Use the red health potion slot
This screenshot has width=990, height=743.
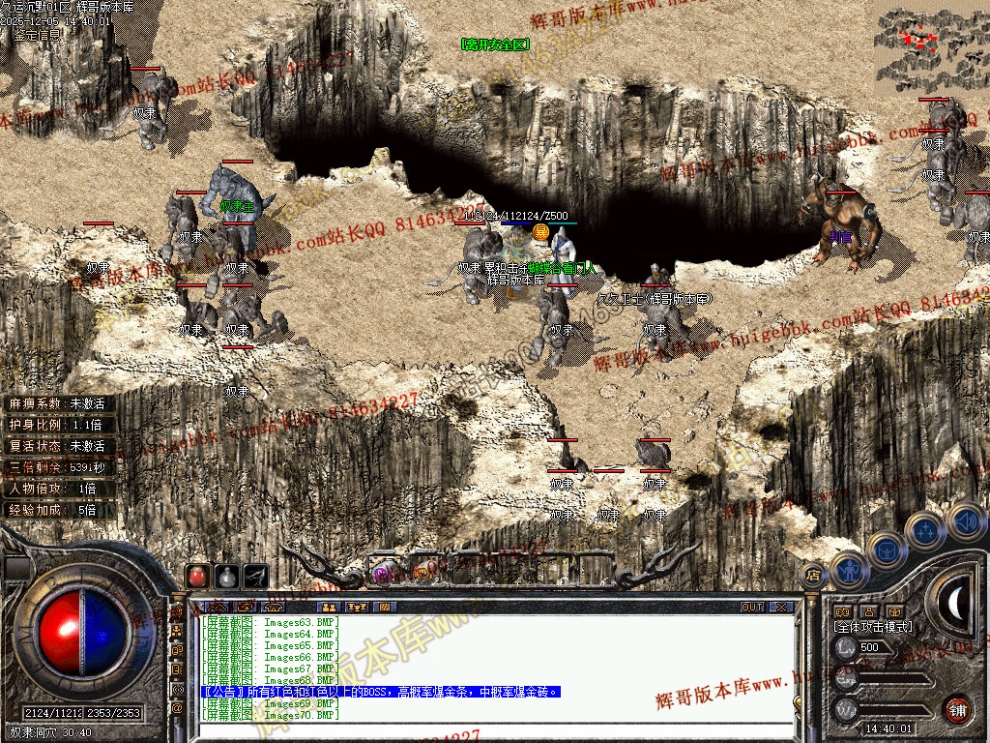pos(198,576)
